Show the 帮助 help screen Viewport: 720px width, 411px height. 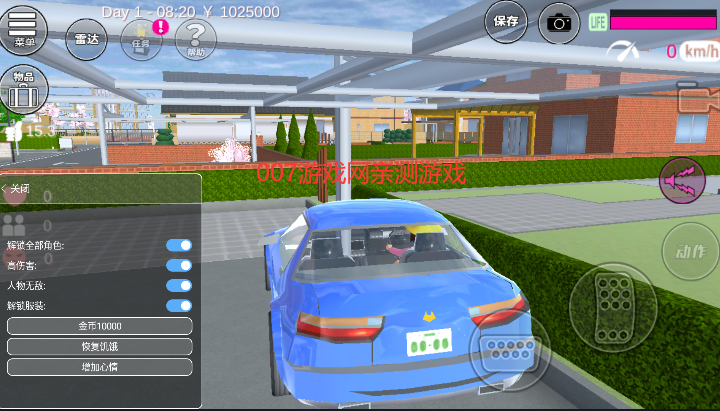pos(195,40)
